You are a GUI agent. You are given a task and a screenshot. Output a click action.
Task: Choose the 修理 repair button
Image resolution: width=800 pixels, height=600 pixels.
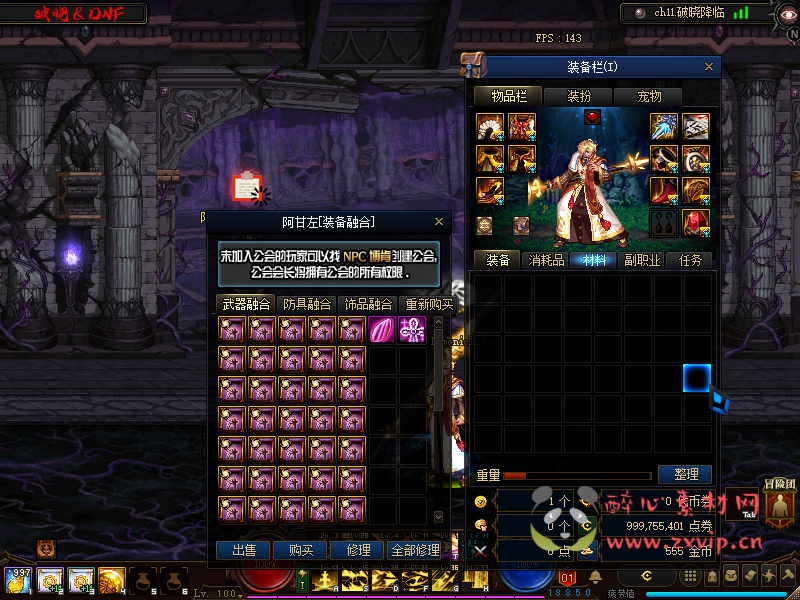(358, 550)
